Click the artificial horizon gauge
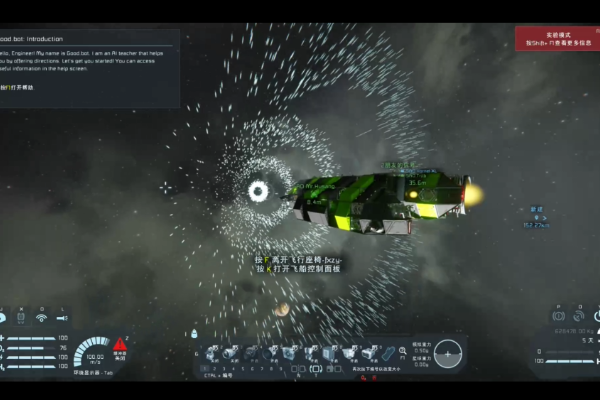Image resolution: width=600 pixels, height=400 pixels. pyautogui.click(x=449, y=352)
